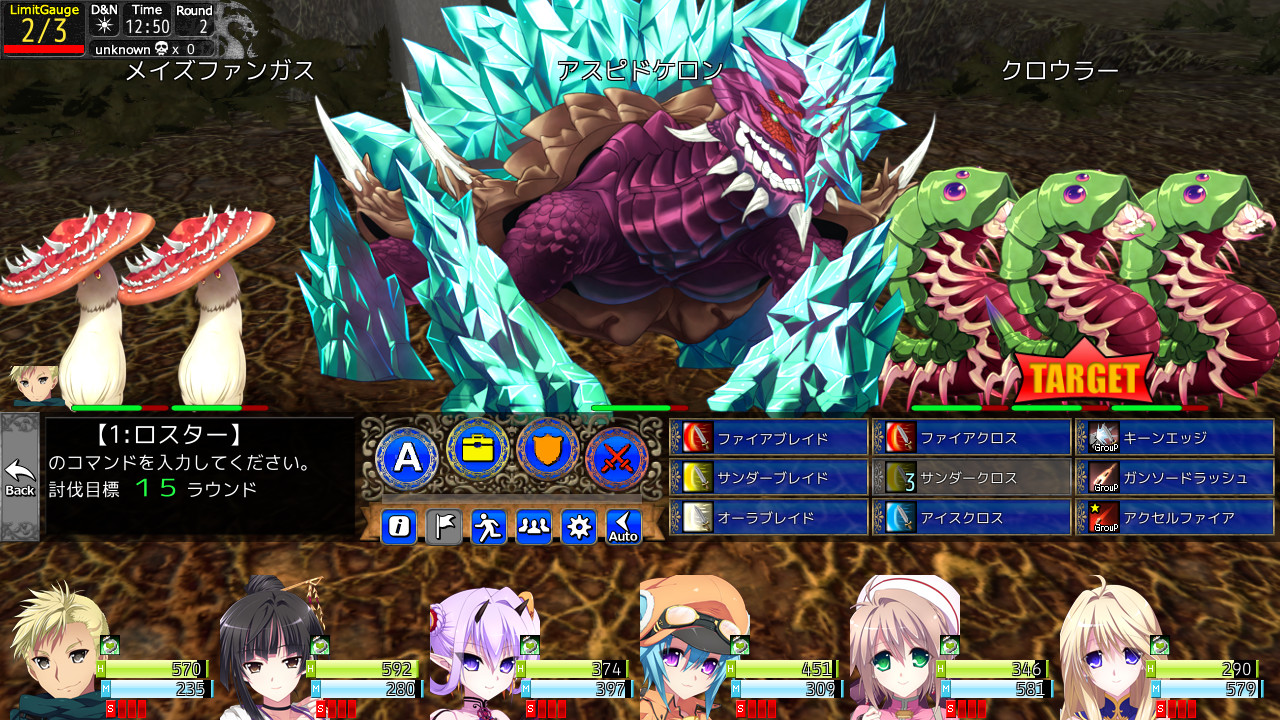Open the party formation icon
This screenshot has width=1280, height=720.
tap(533, 527)
